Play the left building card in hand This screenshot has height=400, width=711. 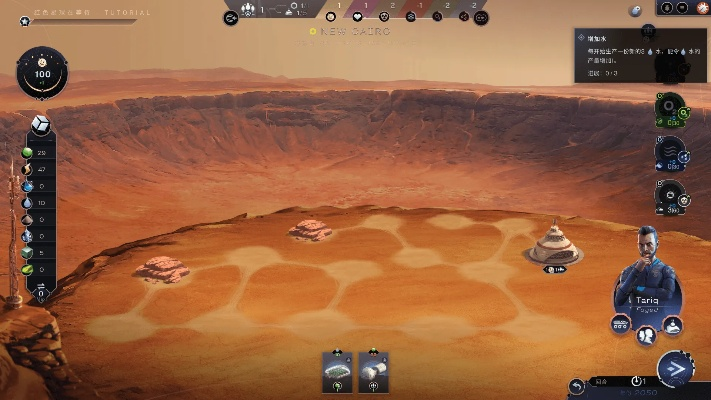tap(338, 370)
